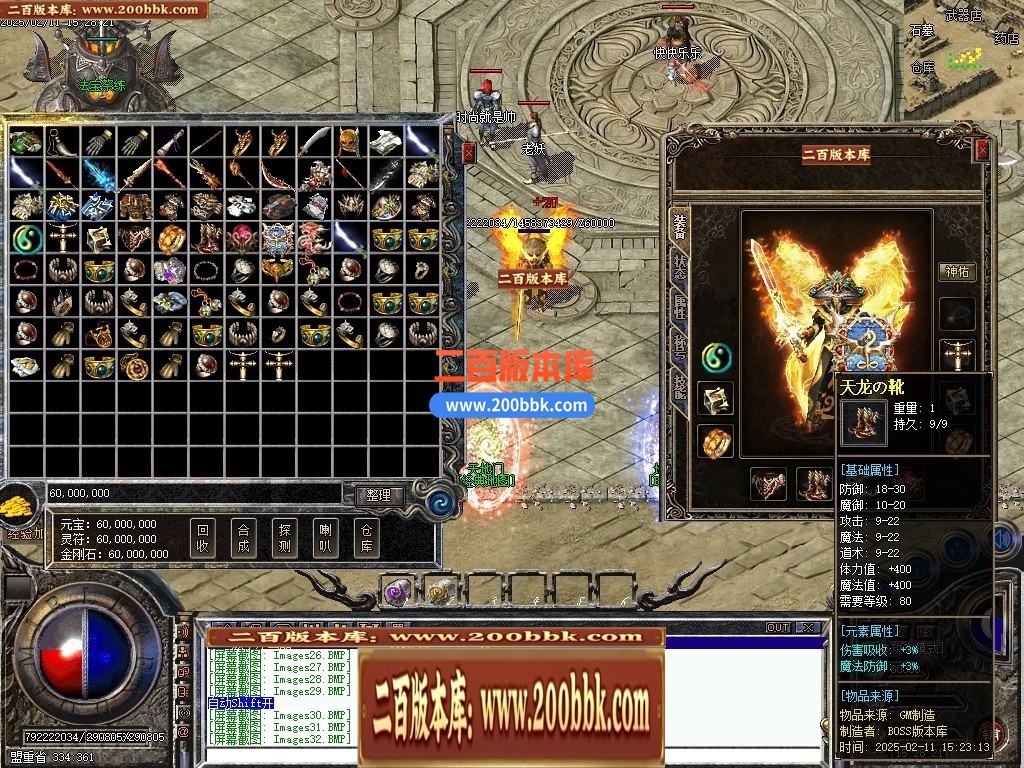Activate the 喇叭 horn button
This screenshot has width=1024, height=768.
(325, 538)
